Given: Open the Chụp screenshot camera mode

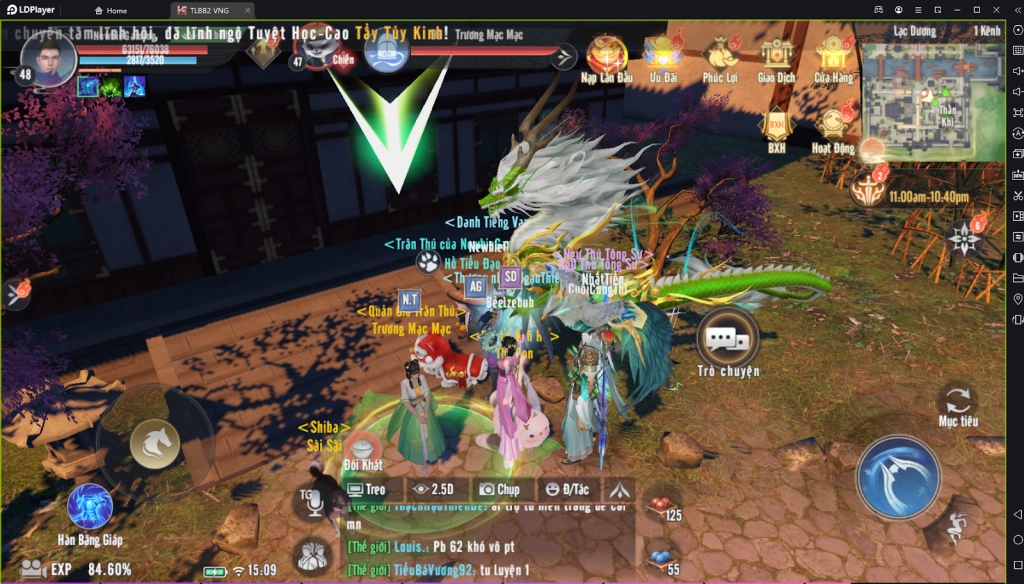Looking at the screenshot, I should point(498,490).
